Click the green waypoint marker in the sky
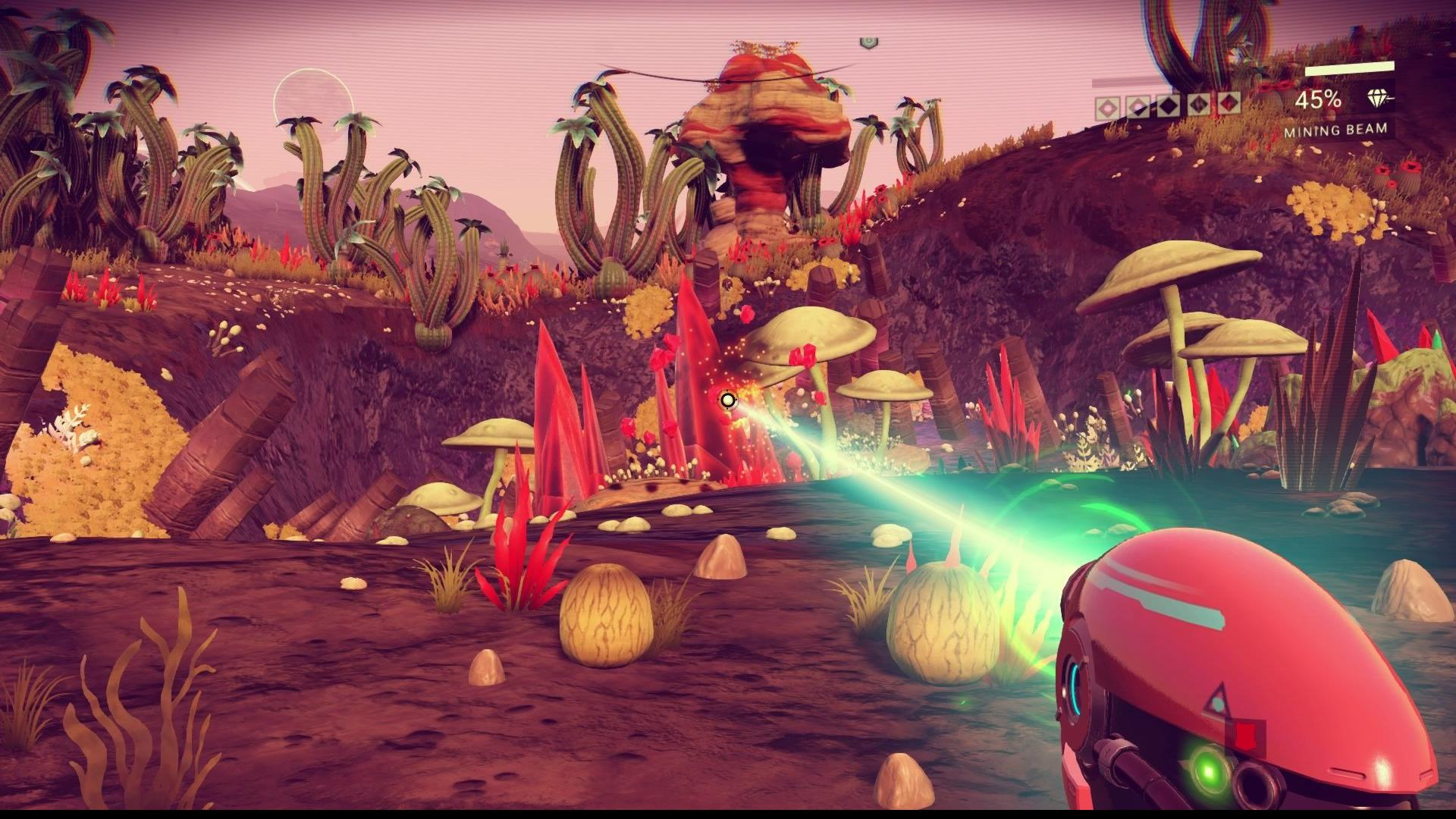This screenshot has height=819, width=1456. pos(869,41)
